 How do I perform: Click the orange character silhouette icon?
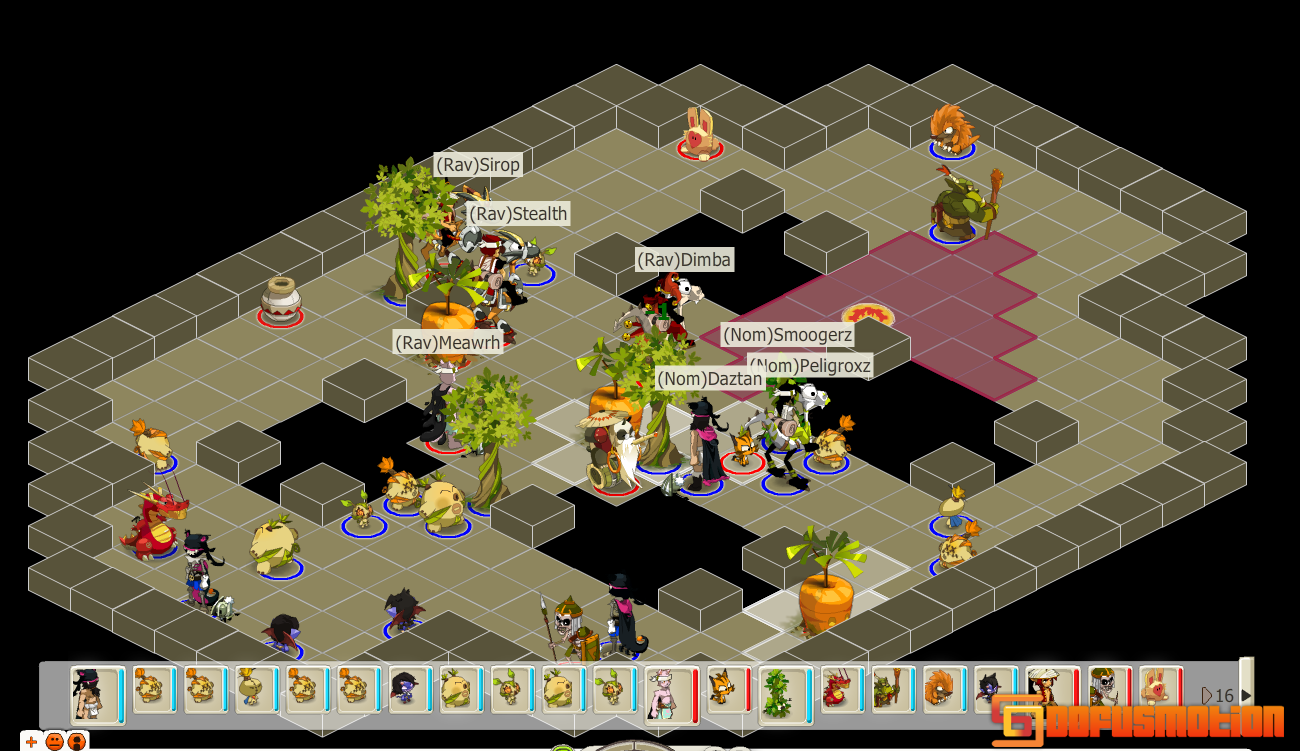(x=77, y=741)
